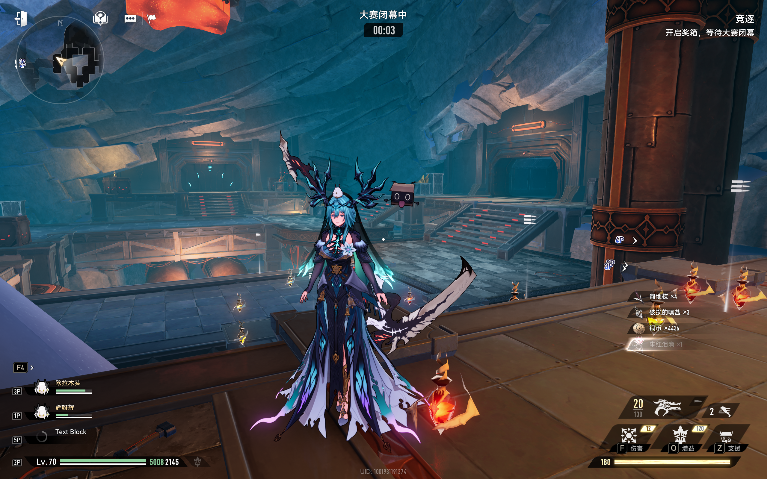Open the question-mark help icon
Viewport: 767px width, 479px height.
[x=100, y=17]
